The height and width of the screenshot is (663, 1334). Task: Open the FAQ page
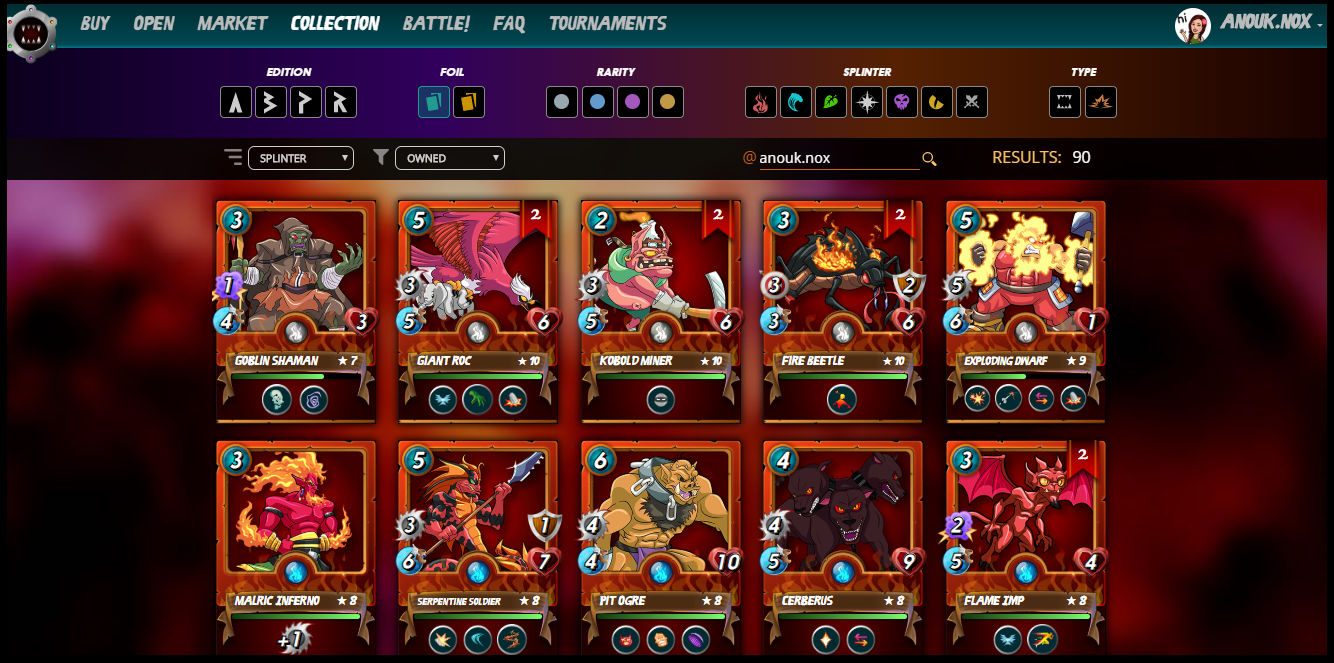pos(509,23)
